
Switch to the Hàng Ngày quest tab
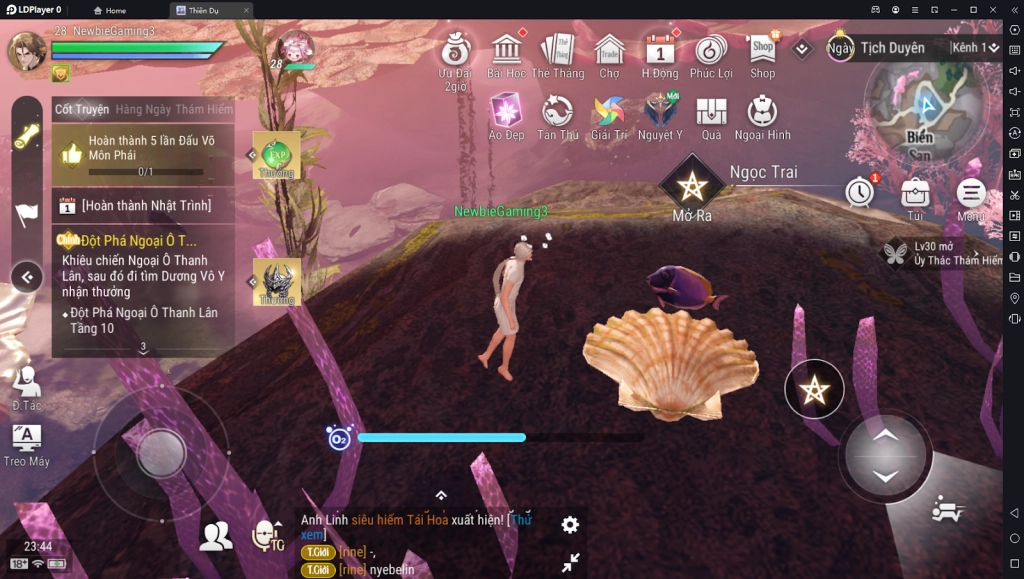(143, 109)
